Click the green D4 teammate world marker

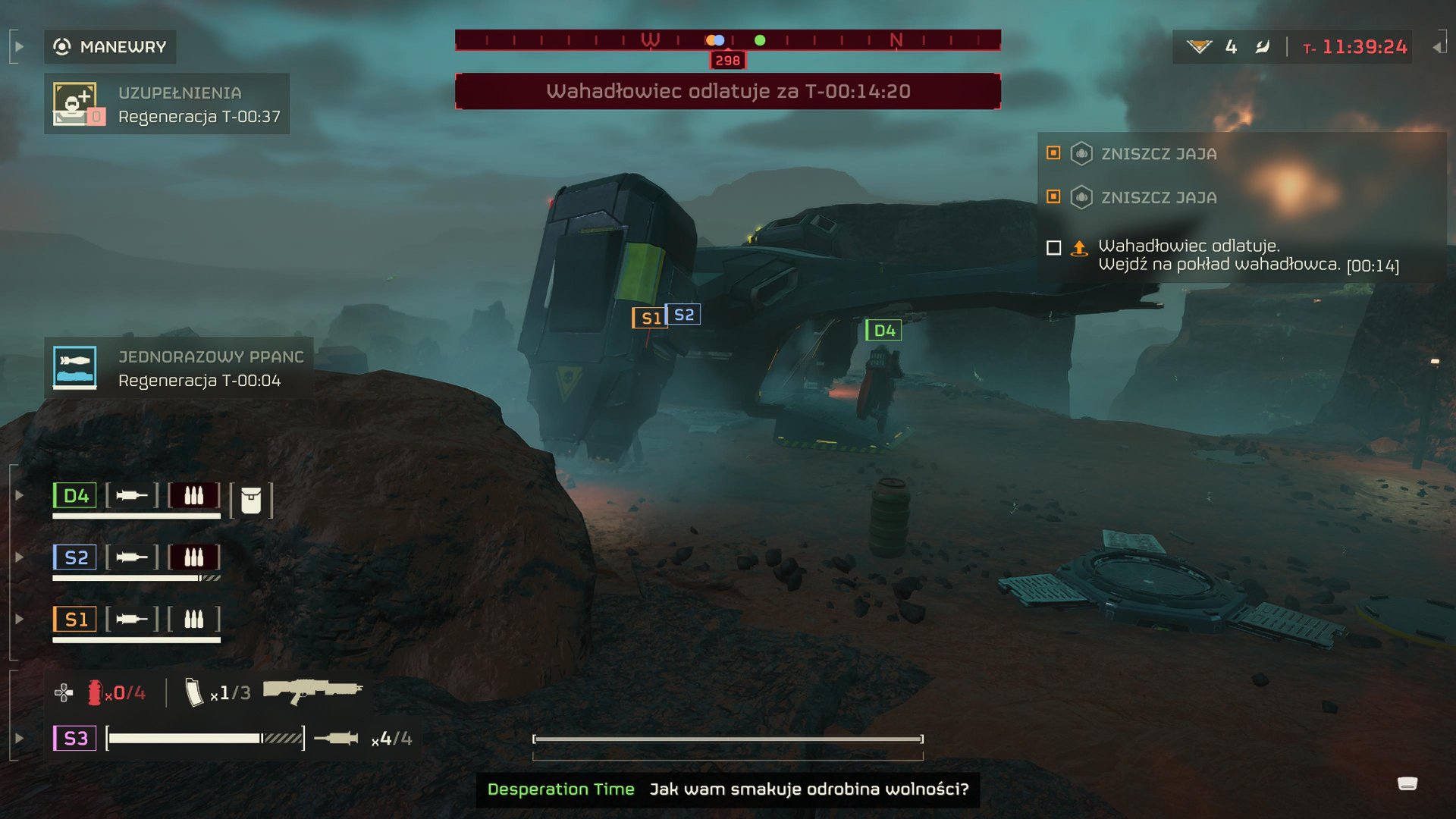pyautogui.click(x=883, y=331)
